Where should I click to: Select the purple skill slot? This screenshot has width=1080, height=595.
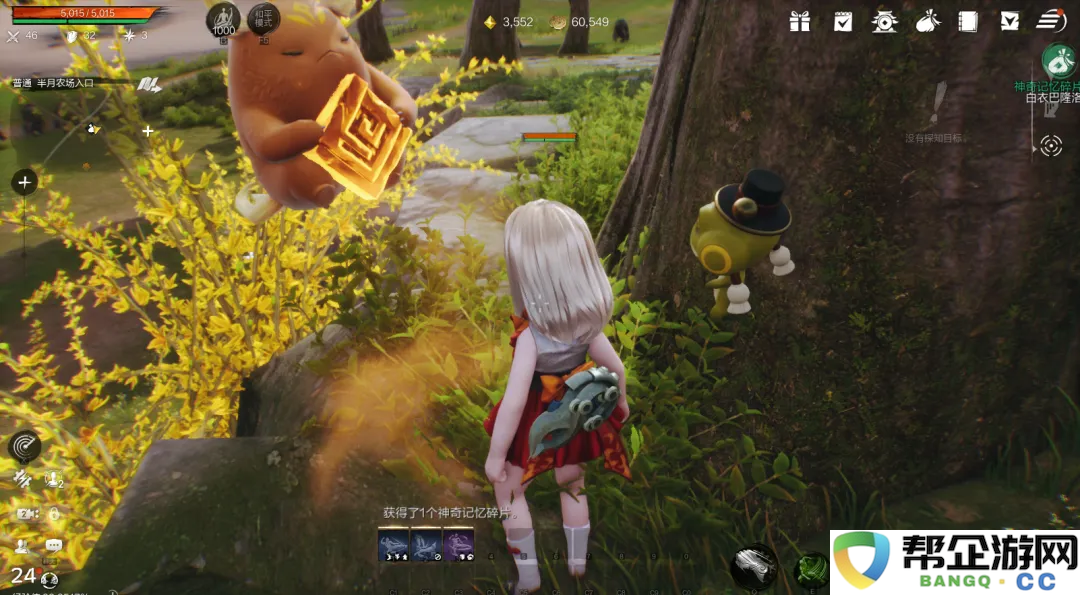[x=458, y=543]
